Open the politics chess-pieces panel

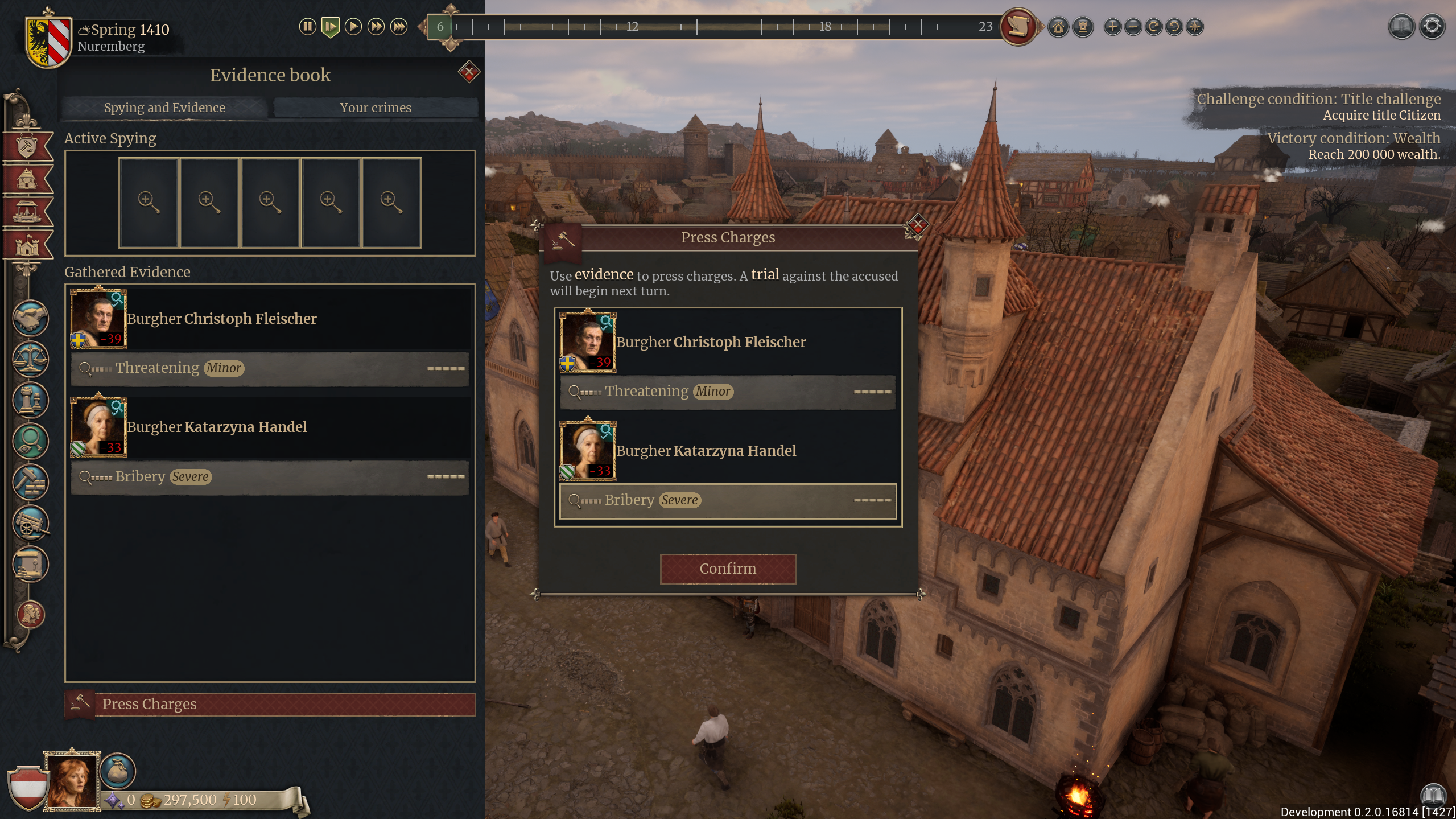pyautogui.click(x=30, y=398)
